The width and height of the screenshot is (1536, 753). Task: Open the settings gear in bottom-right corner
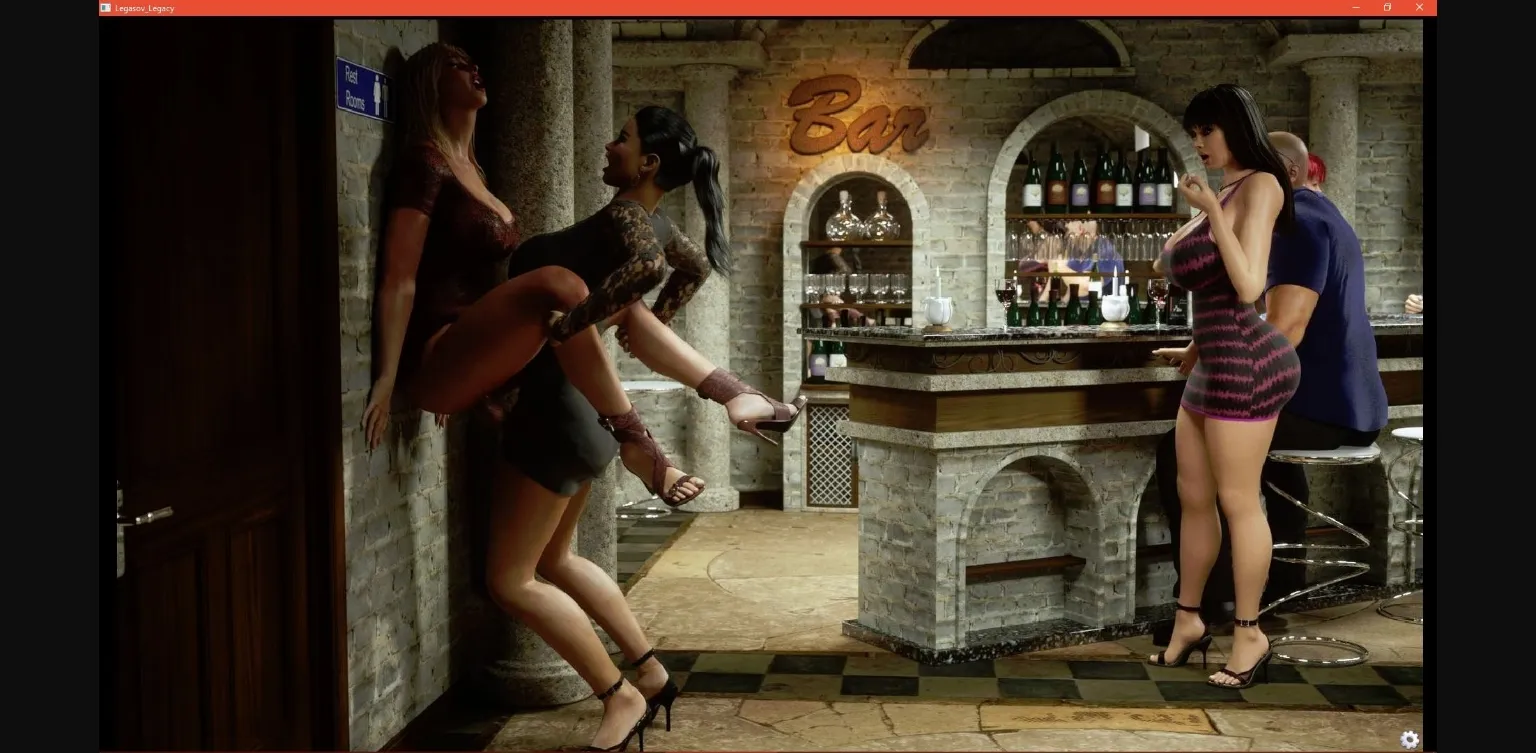1410,738
